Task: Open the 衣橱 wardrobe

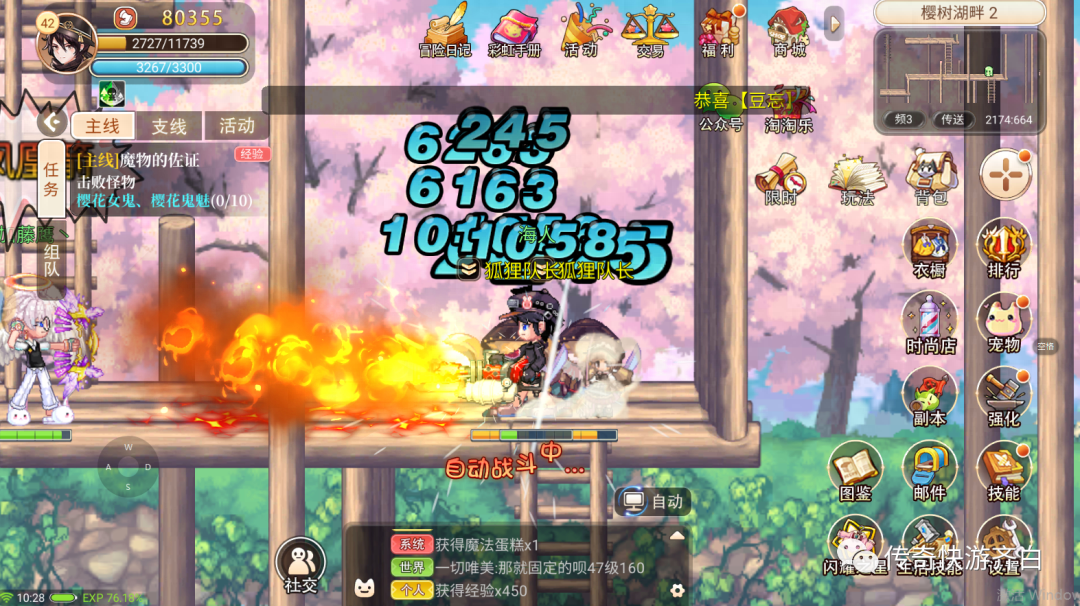Action: (x=930, y=249)
